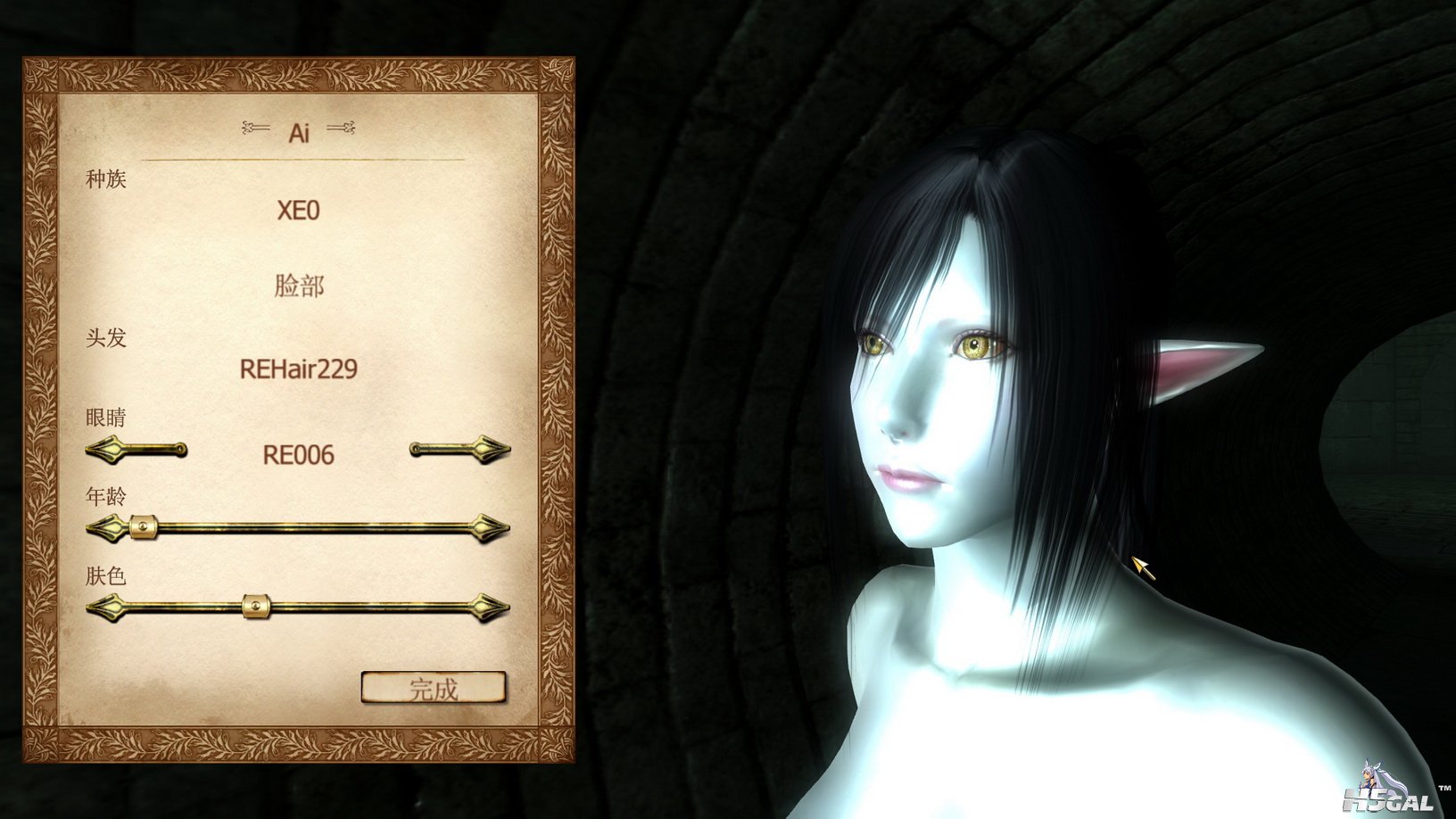Open the 脸部 (Face) customization menu
Screen dimensions: 1456x819
tap(299, 286)
